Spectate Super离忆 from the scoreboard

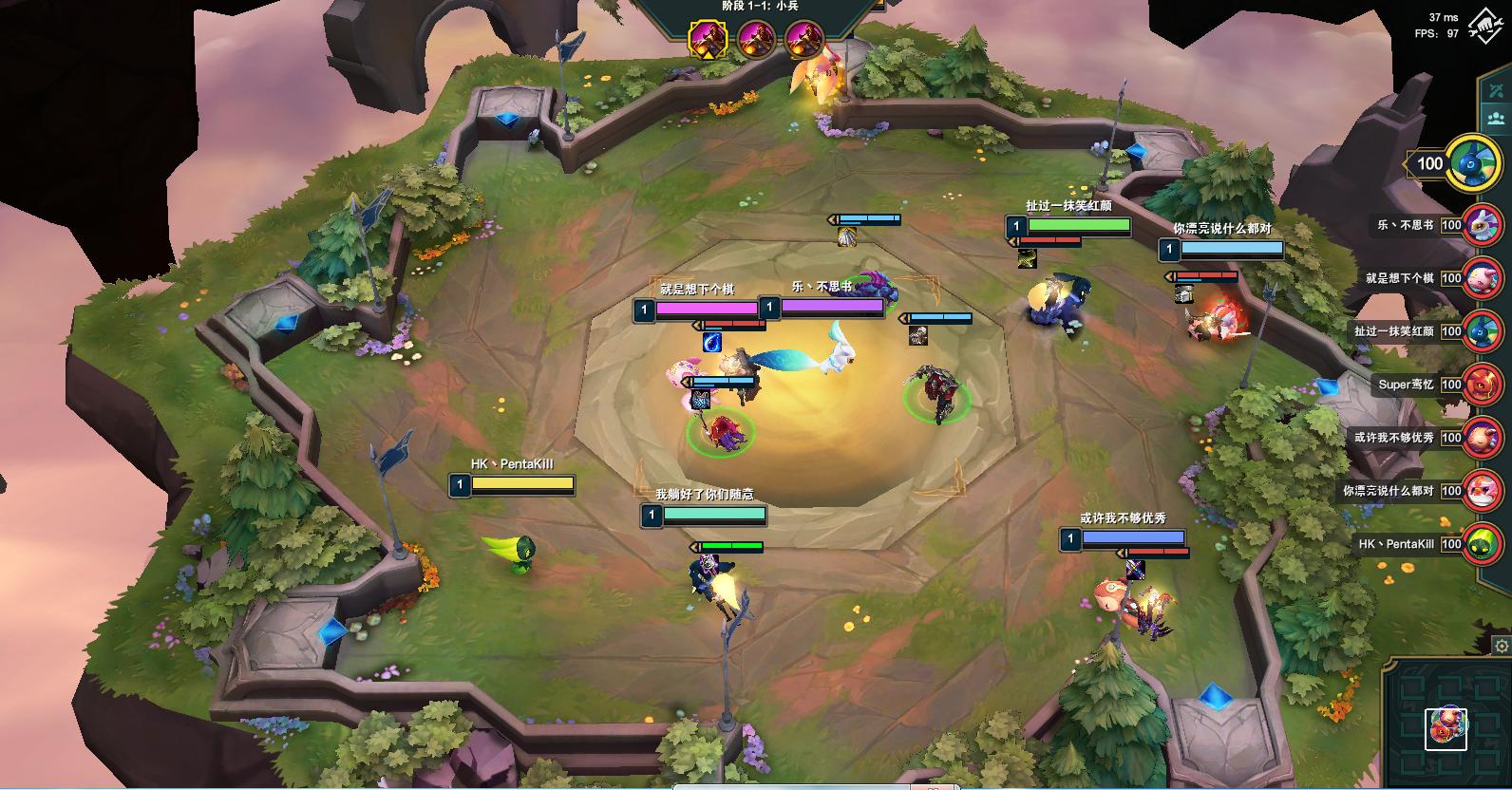pos(1482,386)
